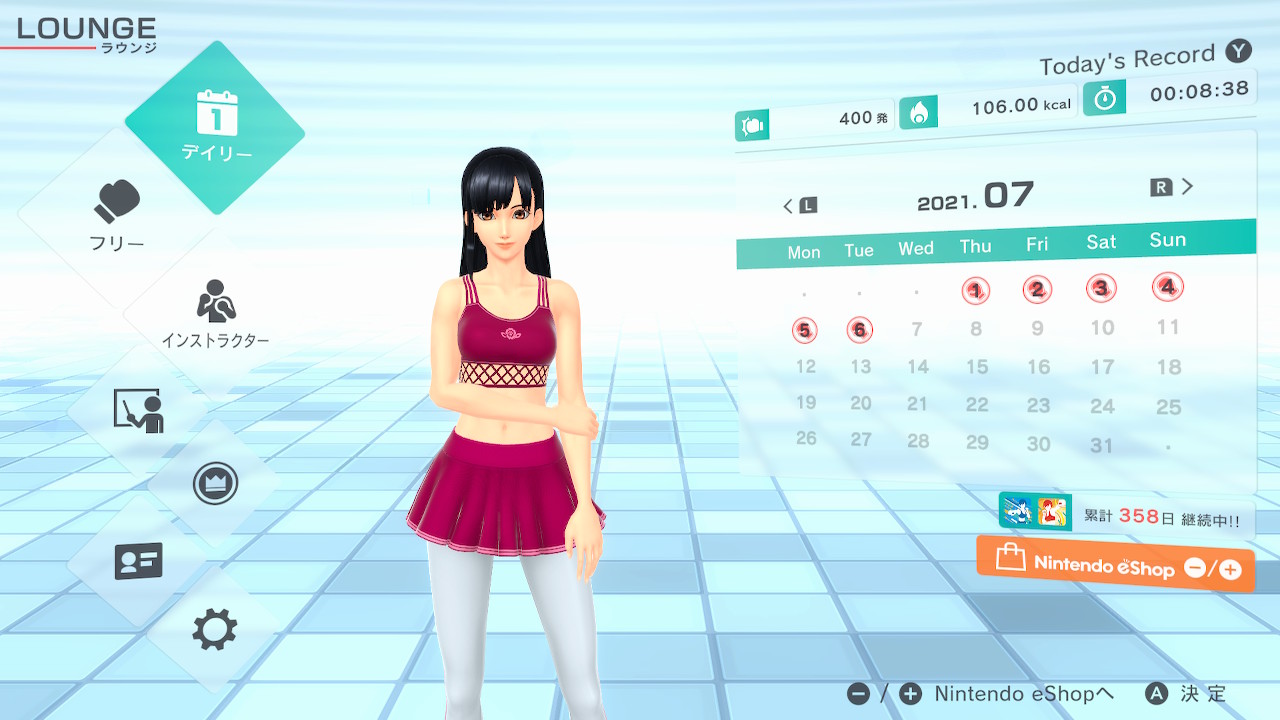Open the Nintendo eShop orange banner
Image resolution: width=1280 pixels, height=720 pixels.
click(x=1115, y=566)
